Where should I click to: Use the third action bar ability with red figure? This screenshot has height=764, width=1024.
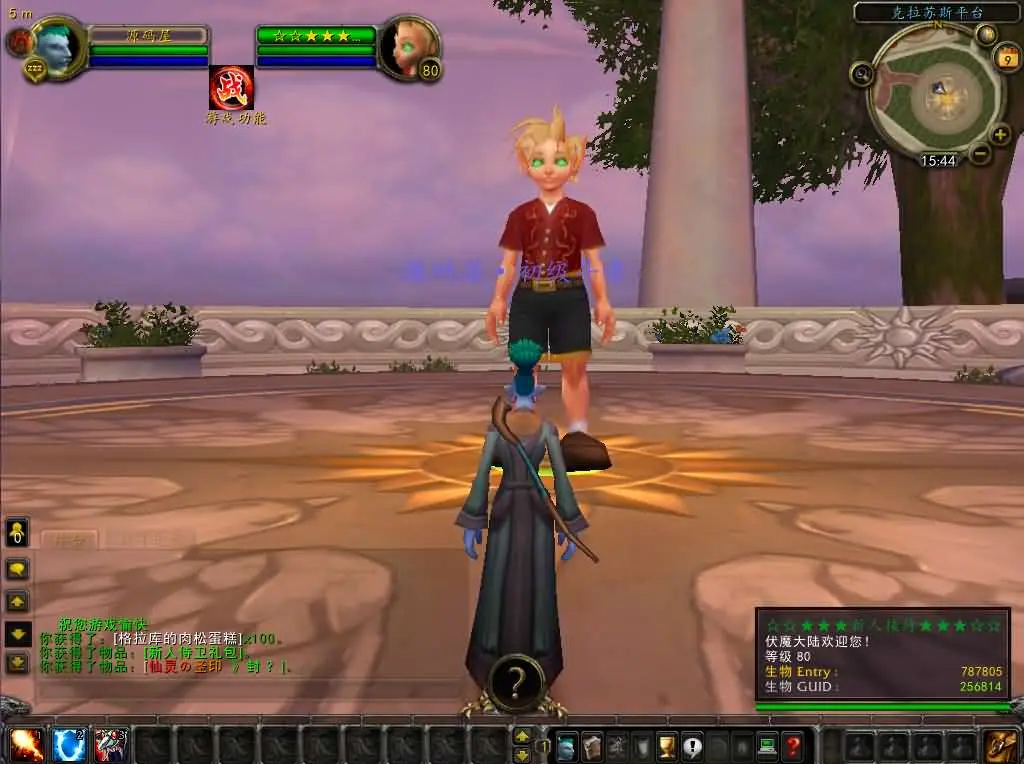point(111,745)
